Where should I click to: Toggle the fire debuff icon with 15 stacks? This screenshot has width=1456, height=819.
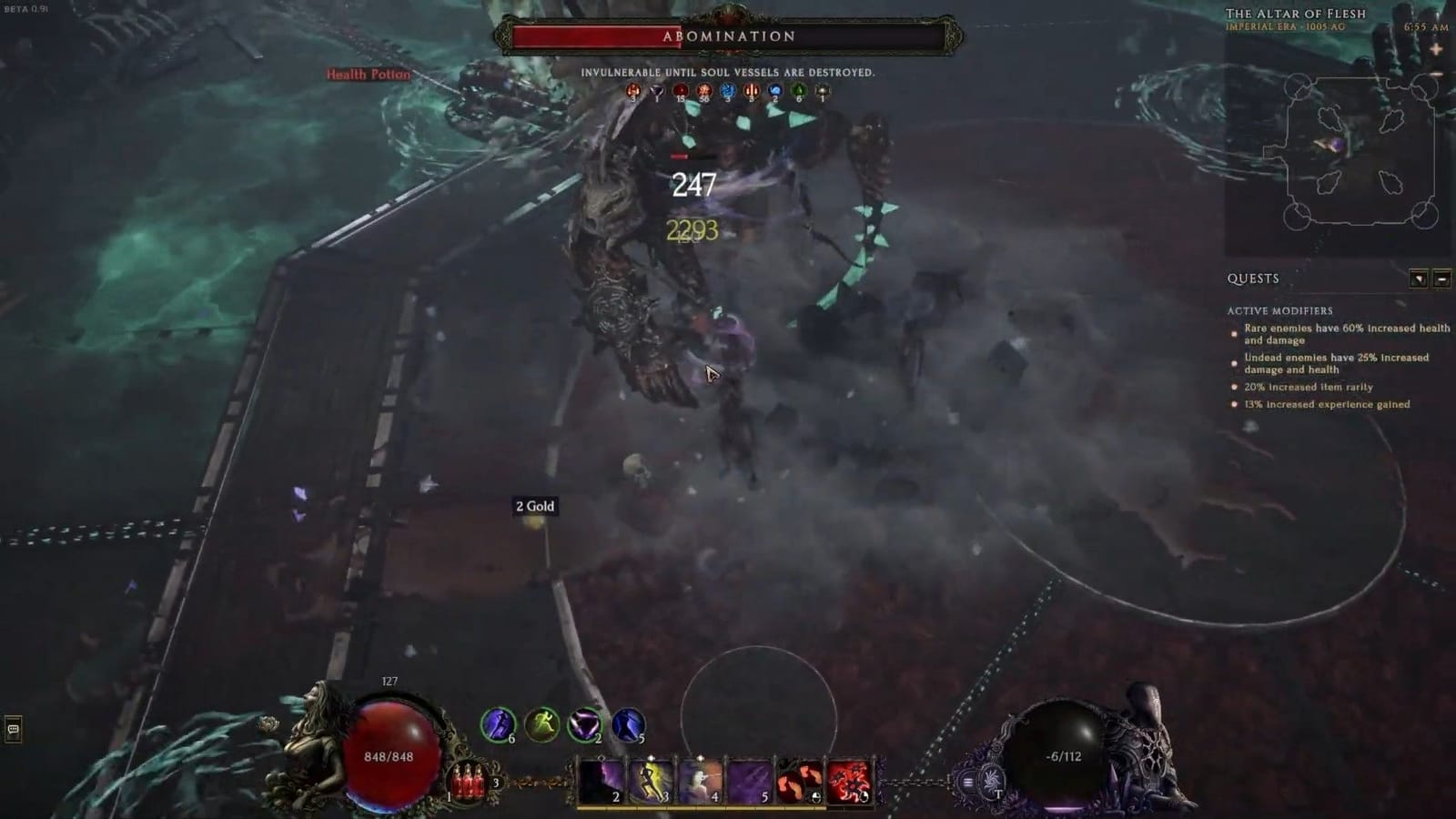click(x=680, y=91)
